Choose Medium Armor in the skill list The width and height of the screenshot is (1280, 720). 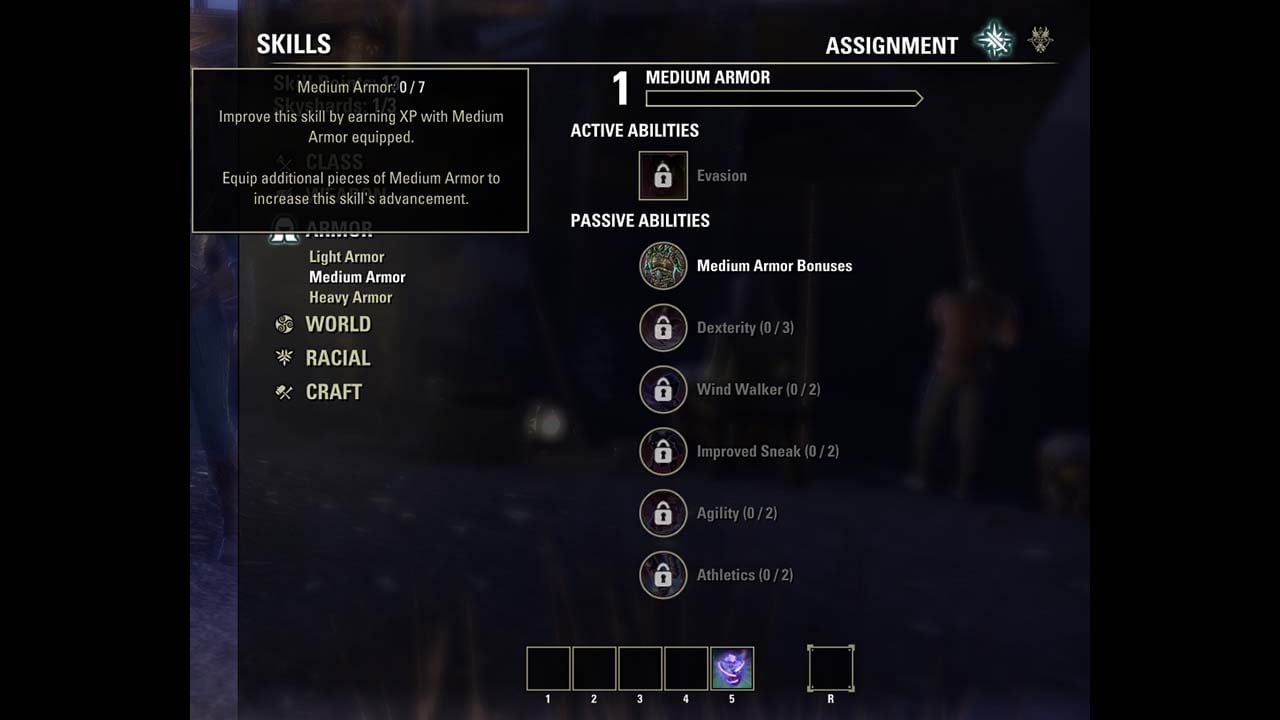click(x=357, y=277)
